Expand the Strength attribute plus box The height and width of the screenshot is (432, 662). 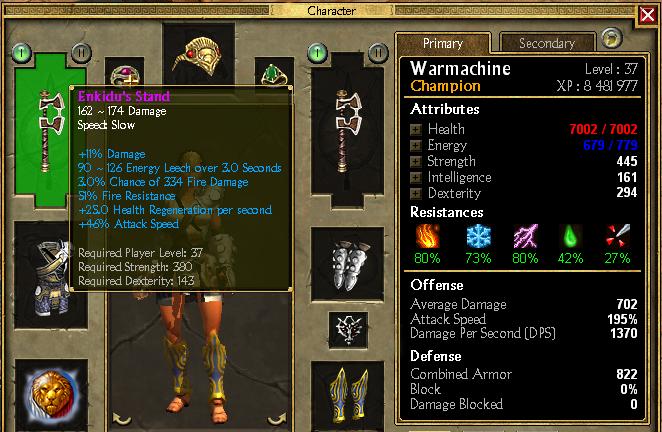416,161
